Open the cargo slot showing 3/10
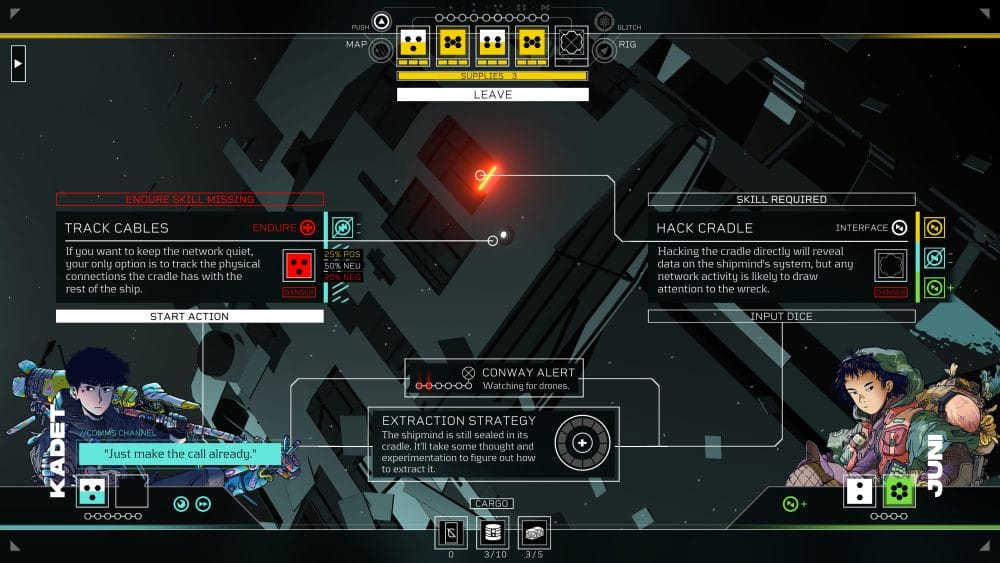Image resolution: width=1000 pixels, height=563 pixels. pyautogui.click(x=492, y=533)
